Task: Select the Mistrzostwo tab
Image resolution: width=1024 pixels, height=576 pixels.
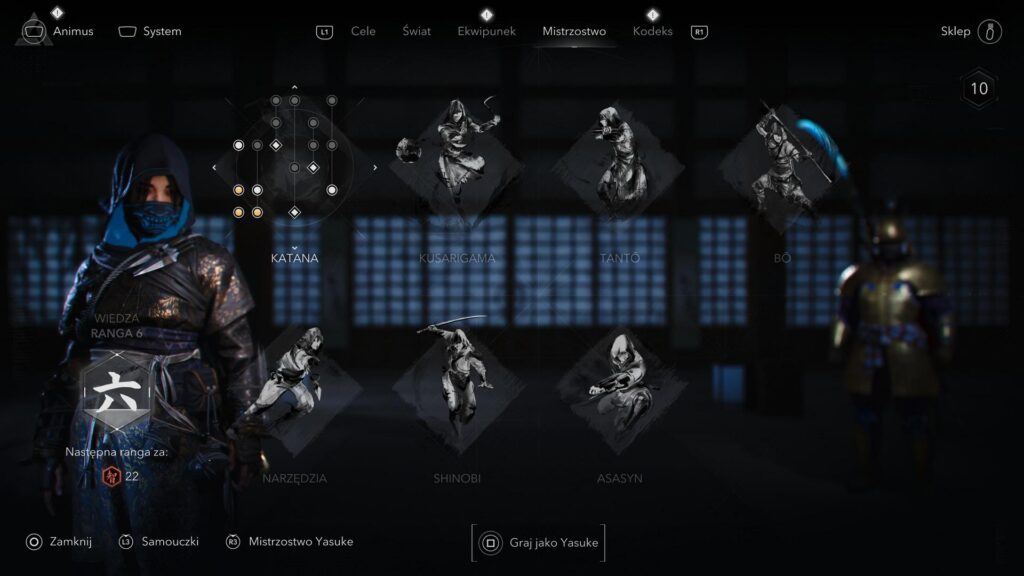Action: (574, 31)
